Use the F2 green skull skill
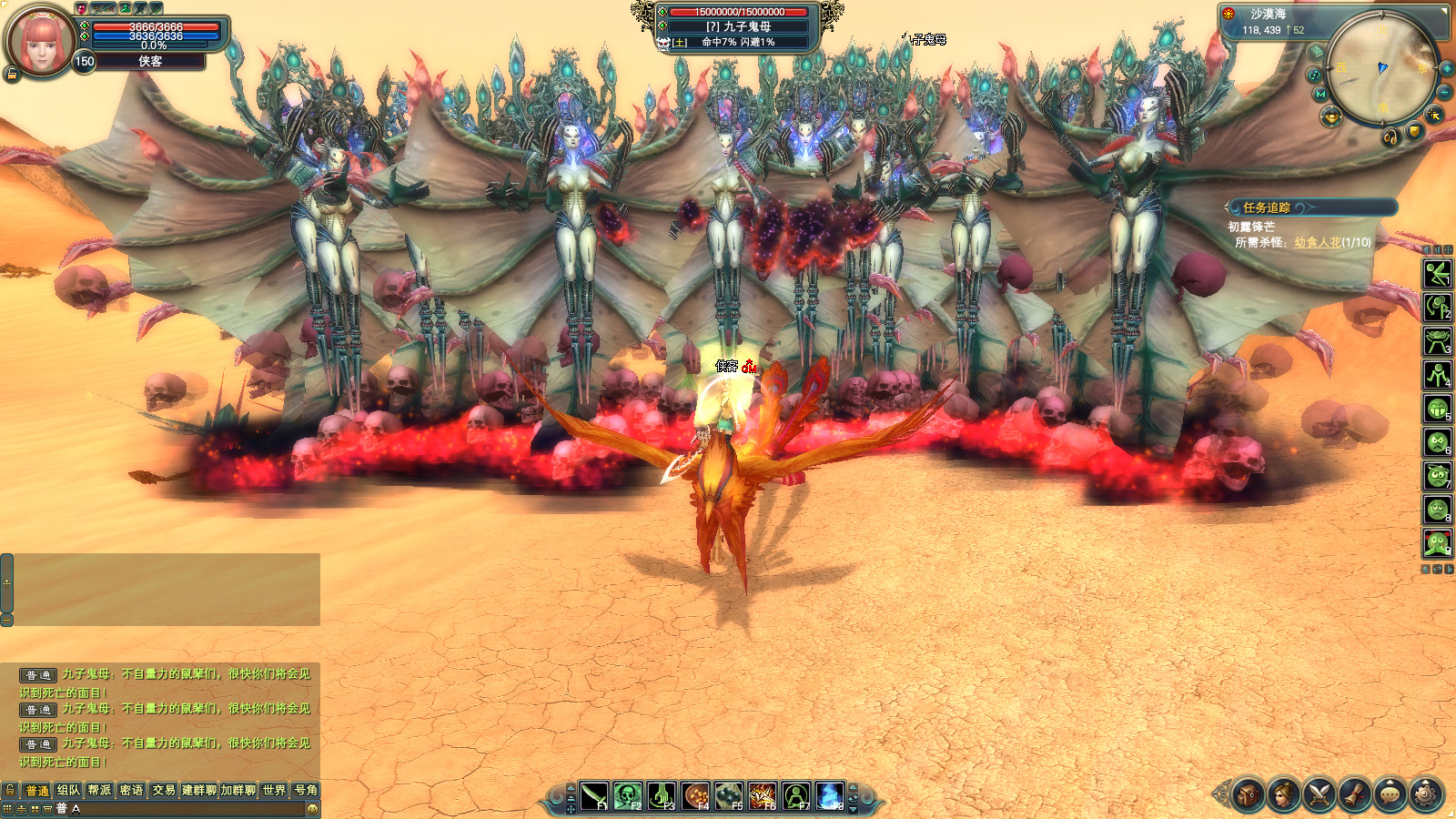Screen dimensions: 1456x819 coord(627,796)
